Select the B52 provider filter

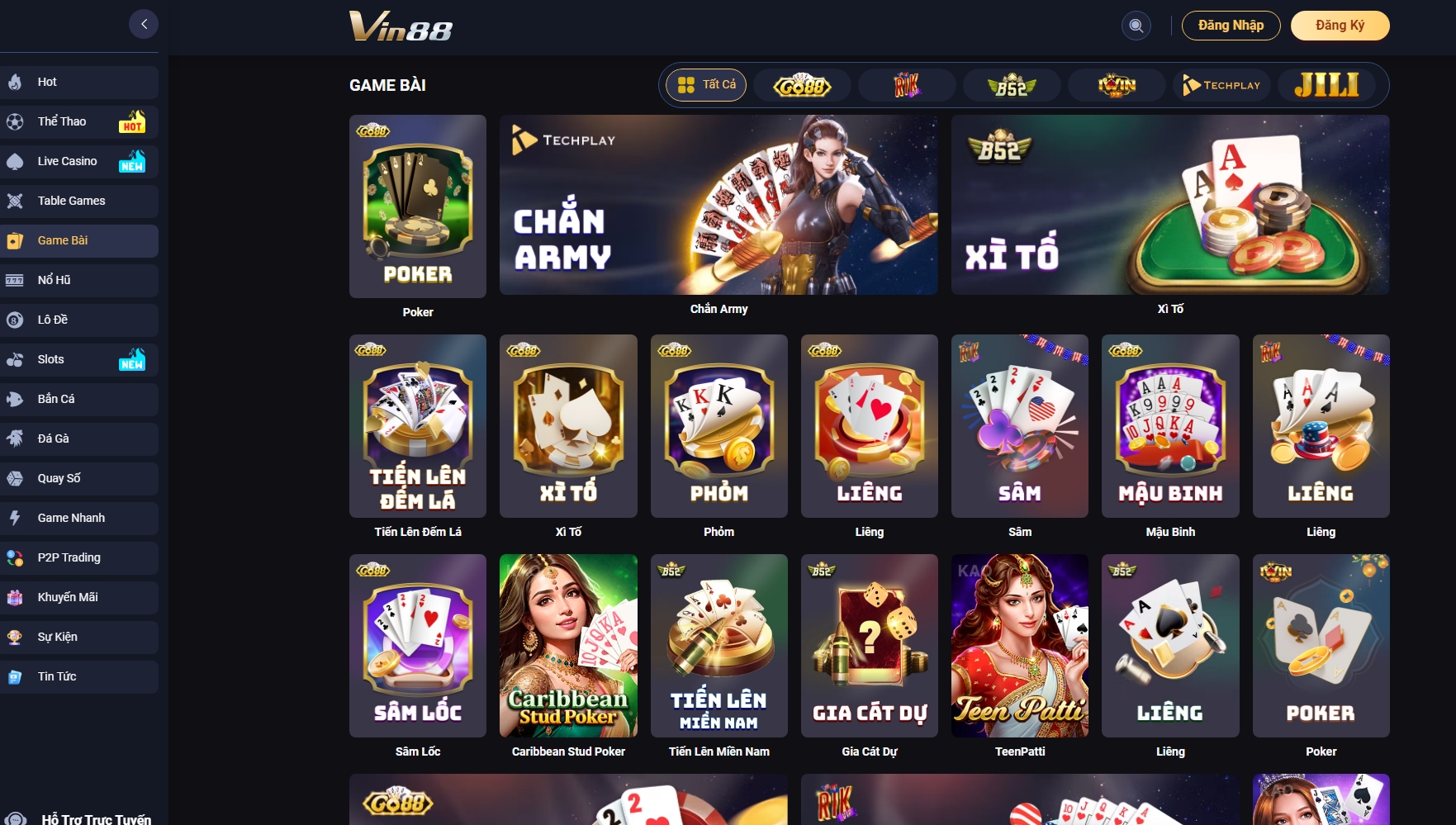[1011, 84]
